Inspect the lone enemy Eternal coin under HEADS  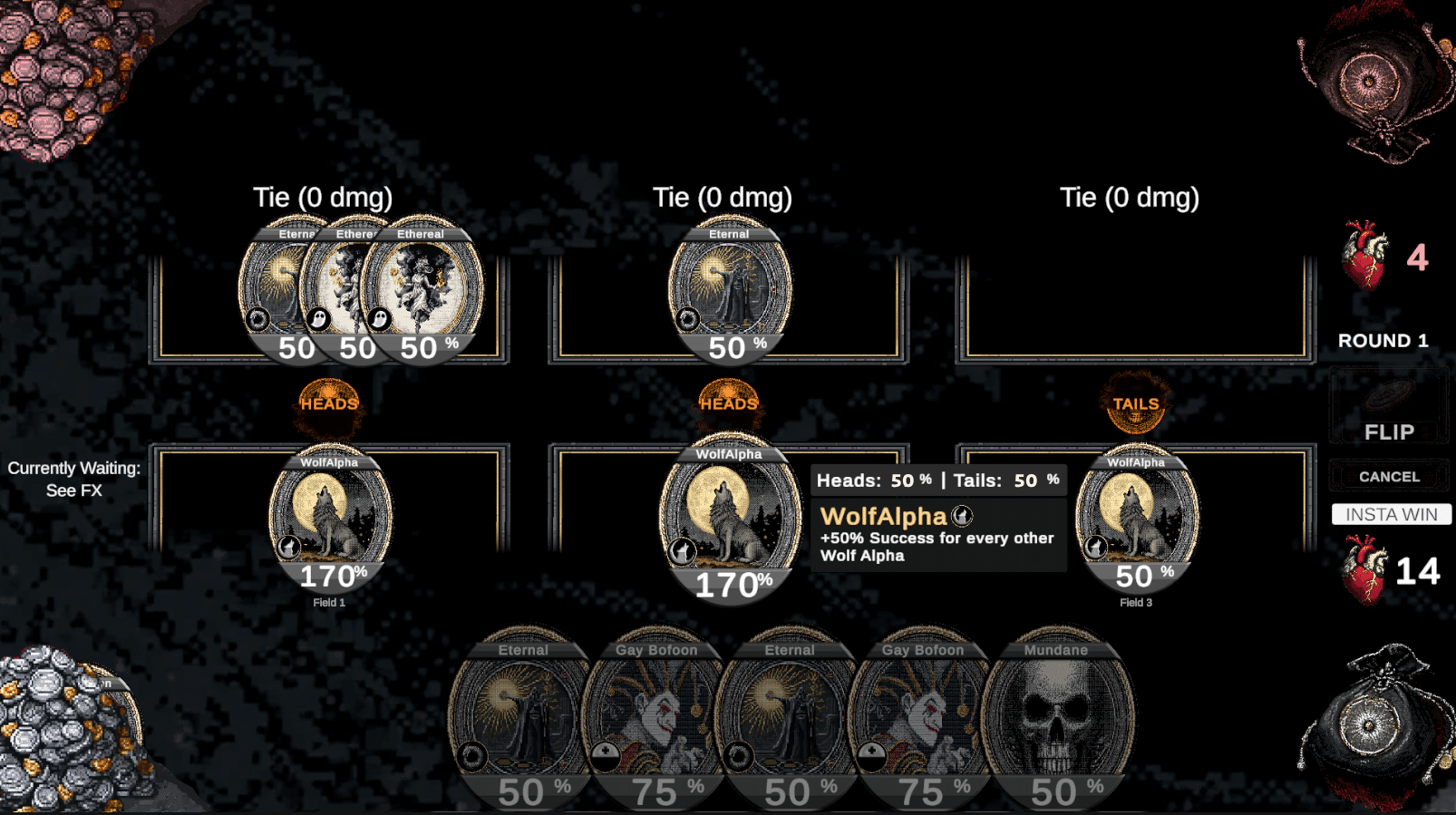pyautogui.click(x=730, y=288)
